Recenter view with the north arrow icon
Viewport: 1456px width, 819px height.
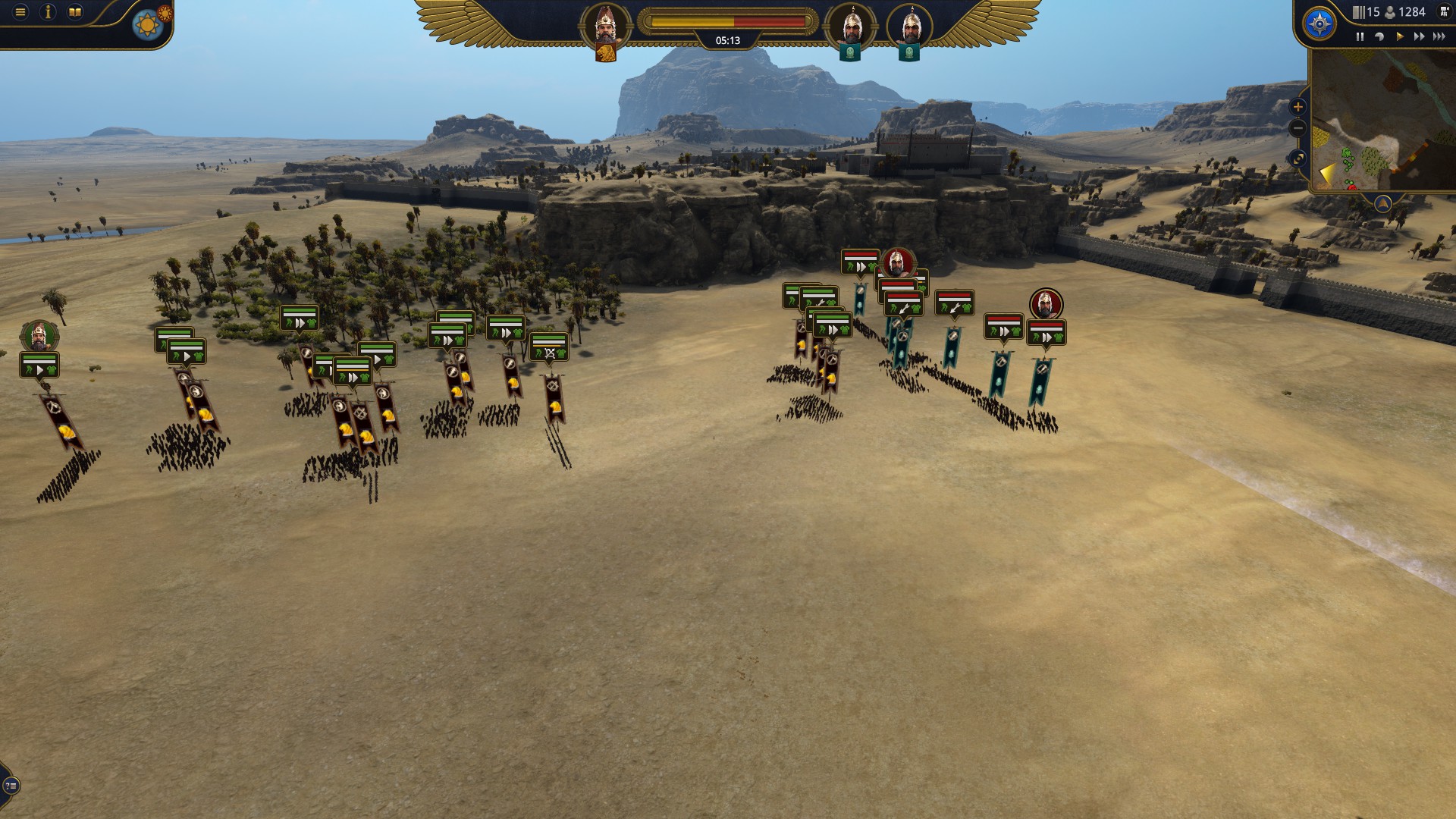click(1383, 202)
